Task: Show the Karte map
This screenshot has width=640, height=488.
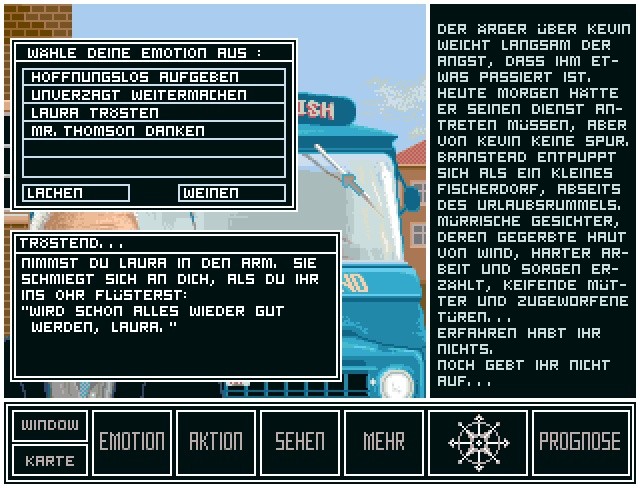Action: [x=50, y=460]
